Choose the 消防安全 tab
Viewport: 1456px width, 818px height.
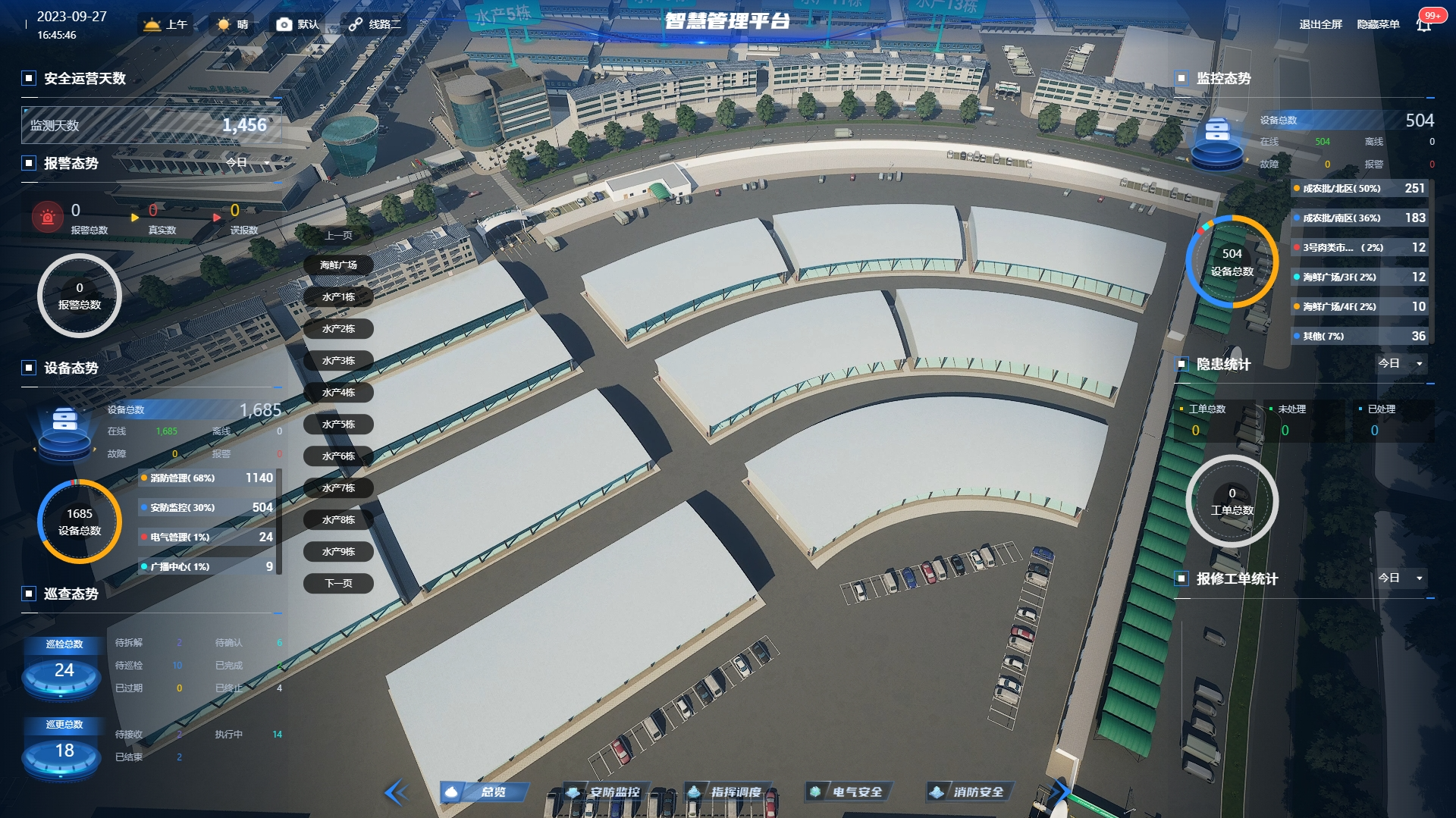(969, 792)
